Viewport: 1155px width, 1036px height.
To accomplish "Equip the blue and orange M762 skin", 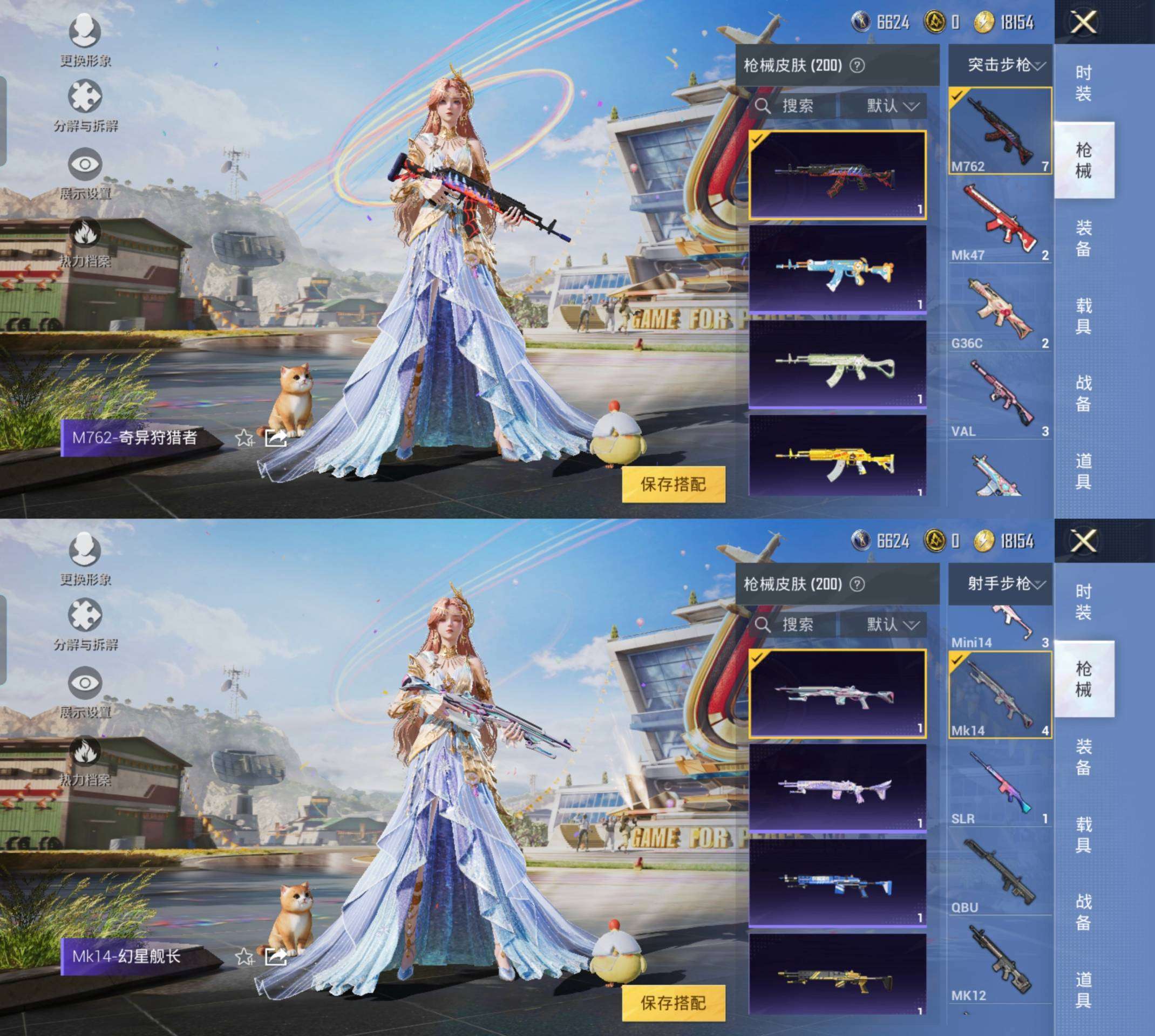I will [x=837, y=269].
